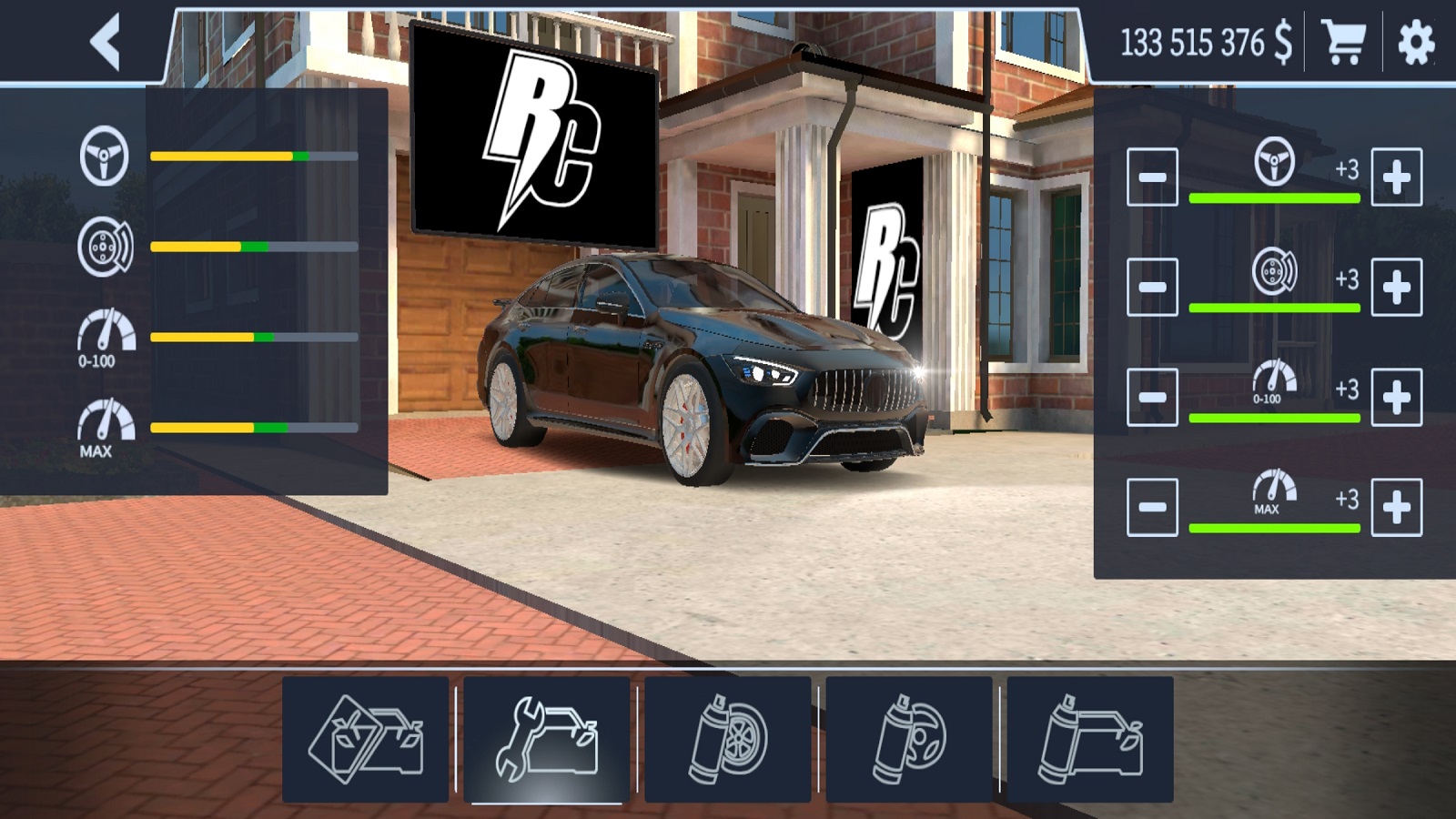The height and width of the screenshot is (819, 1456).
Task: Open the gear settings menu
Action: (x=1416, y=42)
